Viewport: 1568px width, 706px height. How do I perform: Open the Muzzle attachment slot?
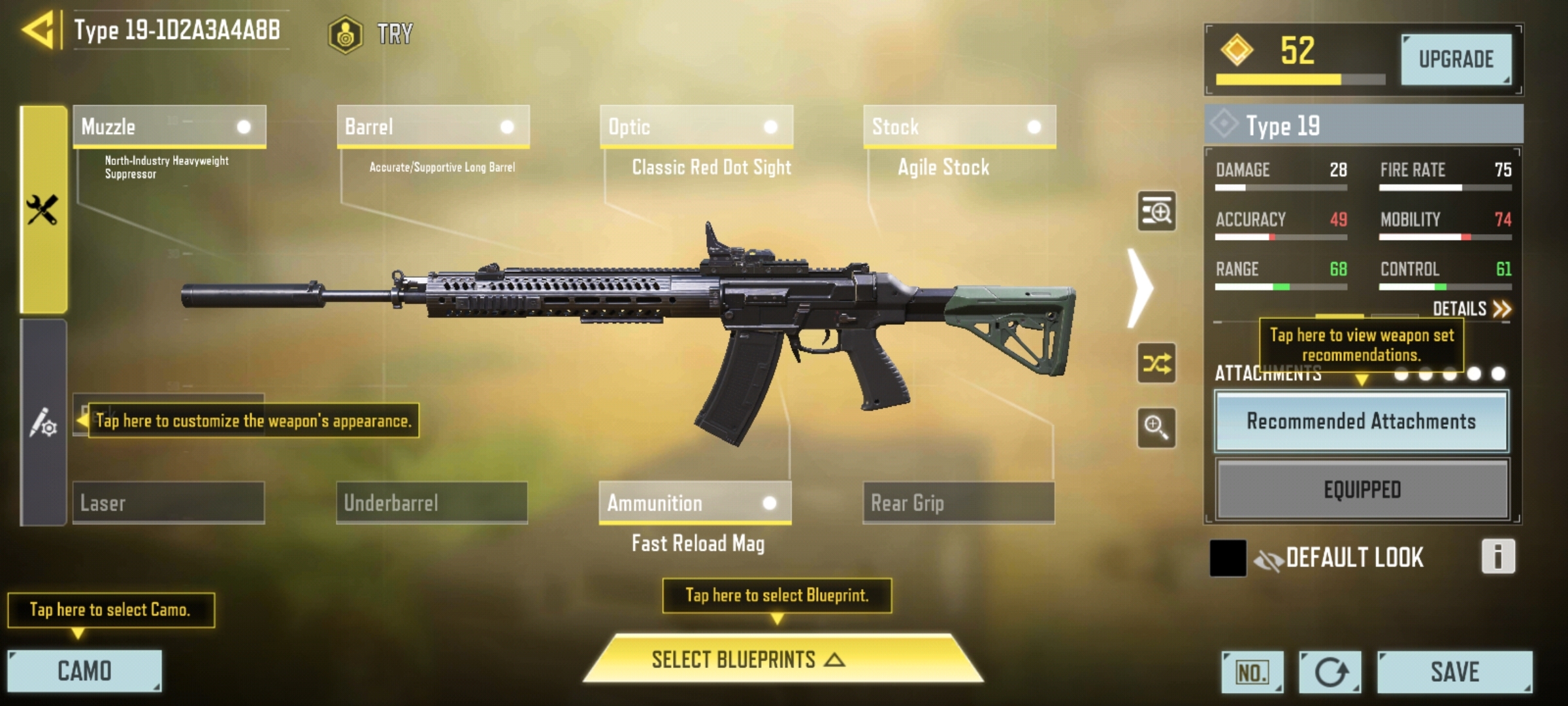[x=169, y=126]
